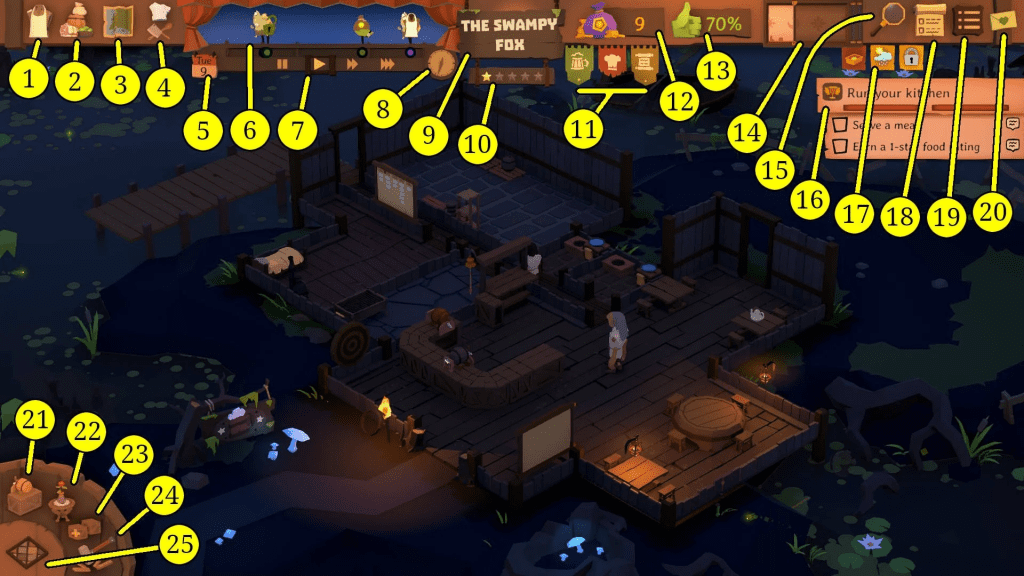1024x576 pixels.
Task: Open the scroll banner
Action: click(x=645, y=62)
